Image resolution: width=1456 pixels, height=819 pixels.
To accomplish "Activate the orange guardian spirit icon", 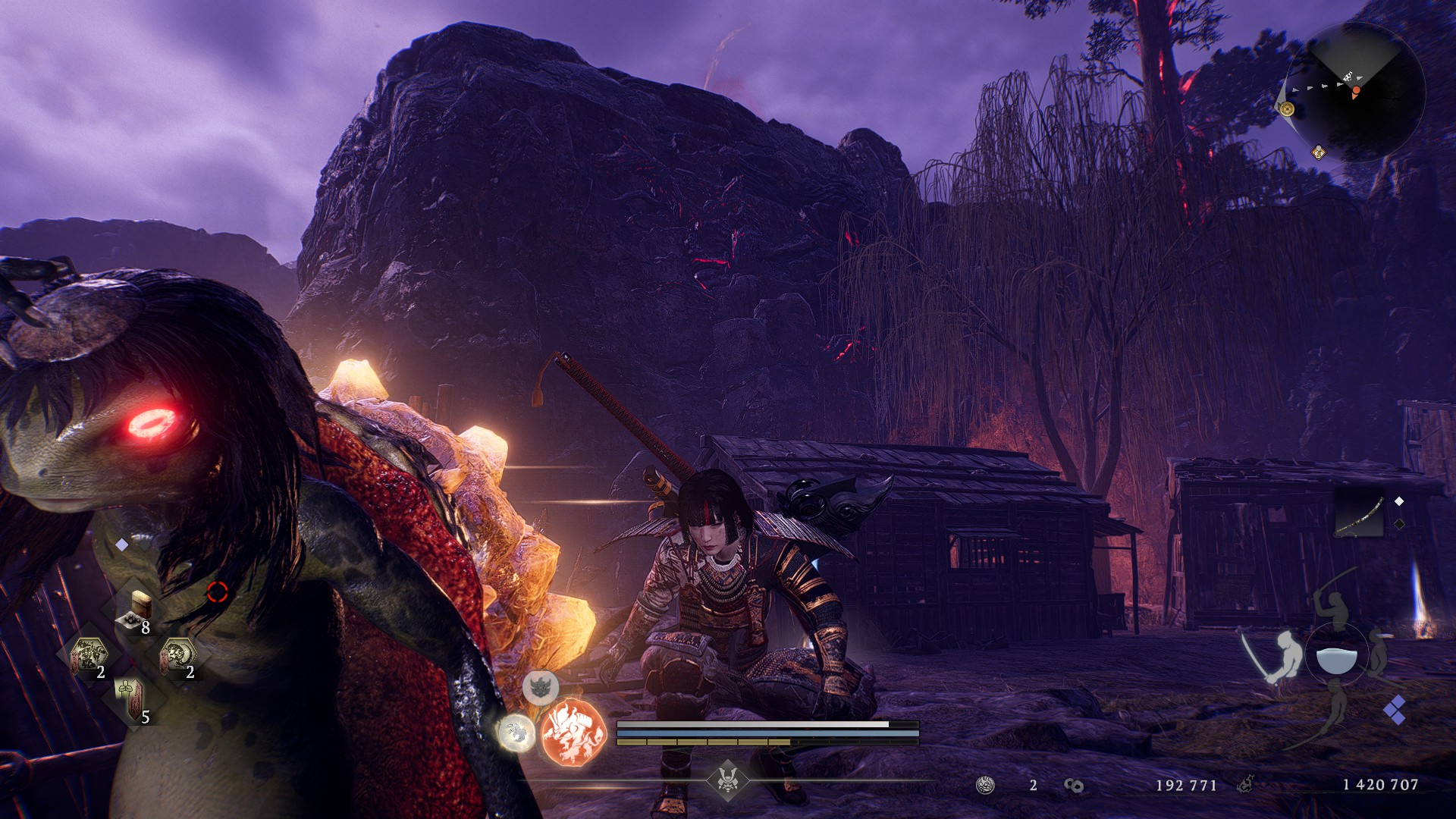I will (574, 733).
